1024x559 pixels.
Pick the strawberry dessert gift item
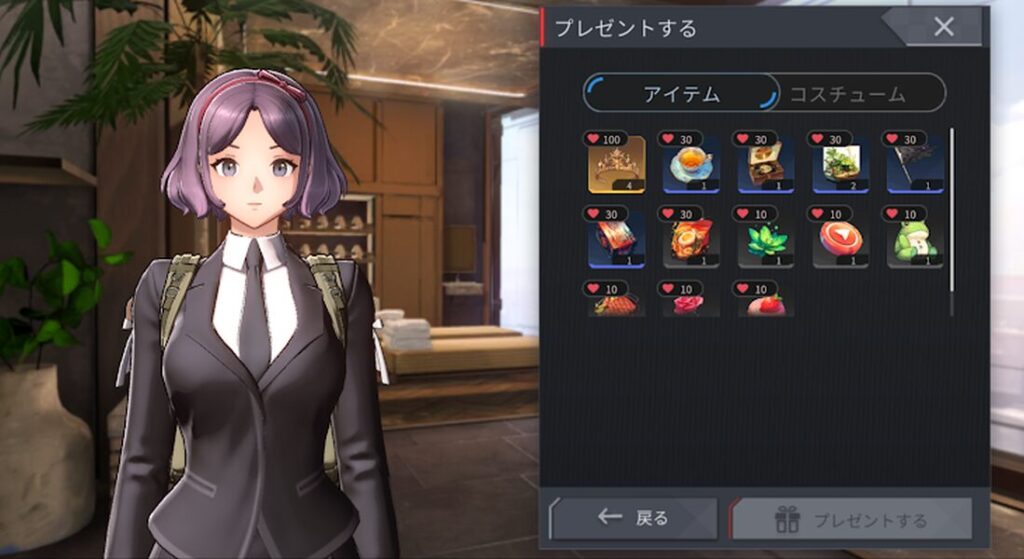tap(765, 303)
